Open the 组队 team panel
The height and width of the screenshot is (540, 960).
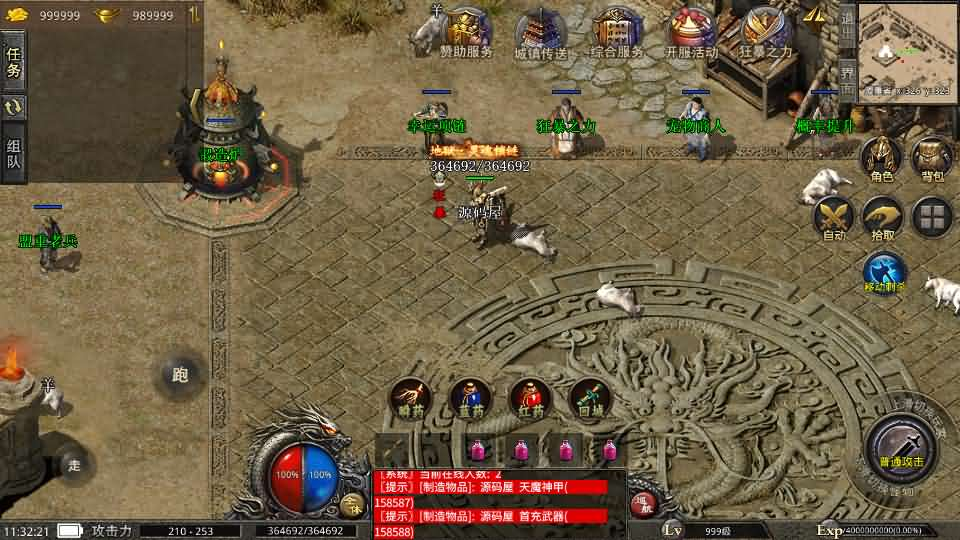[x=14, y=154]
